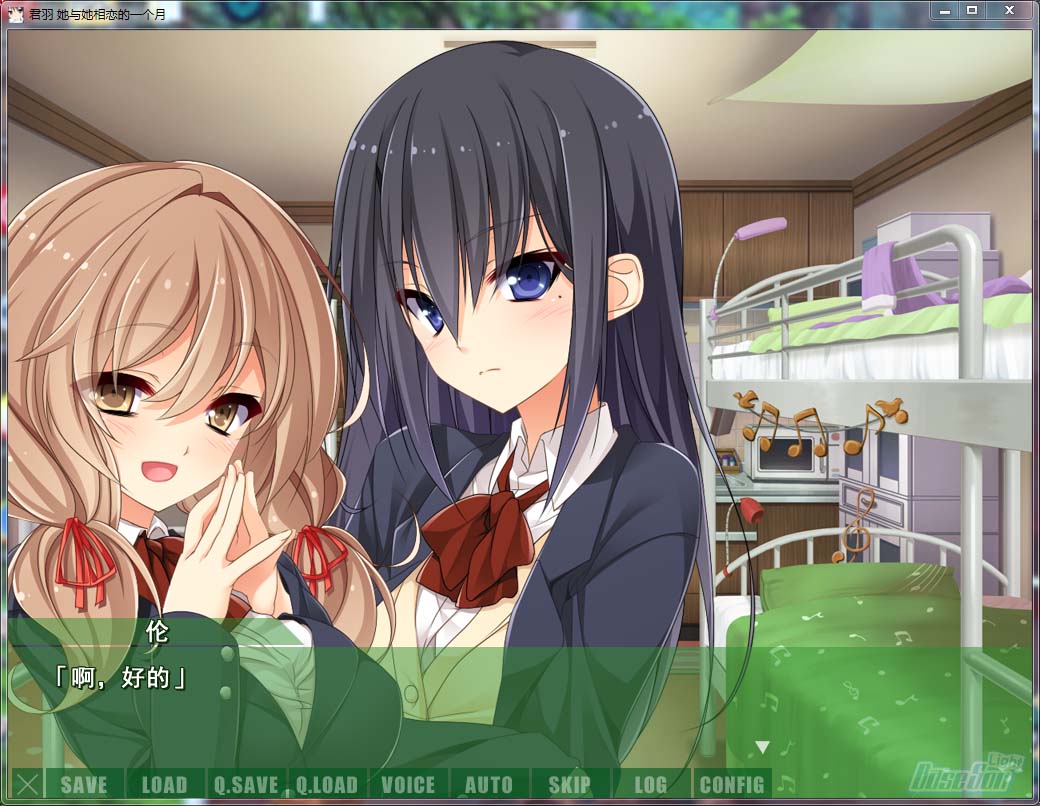Quick load with Q.LOAD
The height and width of the screenshot is (806, 1040).
327,784
